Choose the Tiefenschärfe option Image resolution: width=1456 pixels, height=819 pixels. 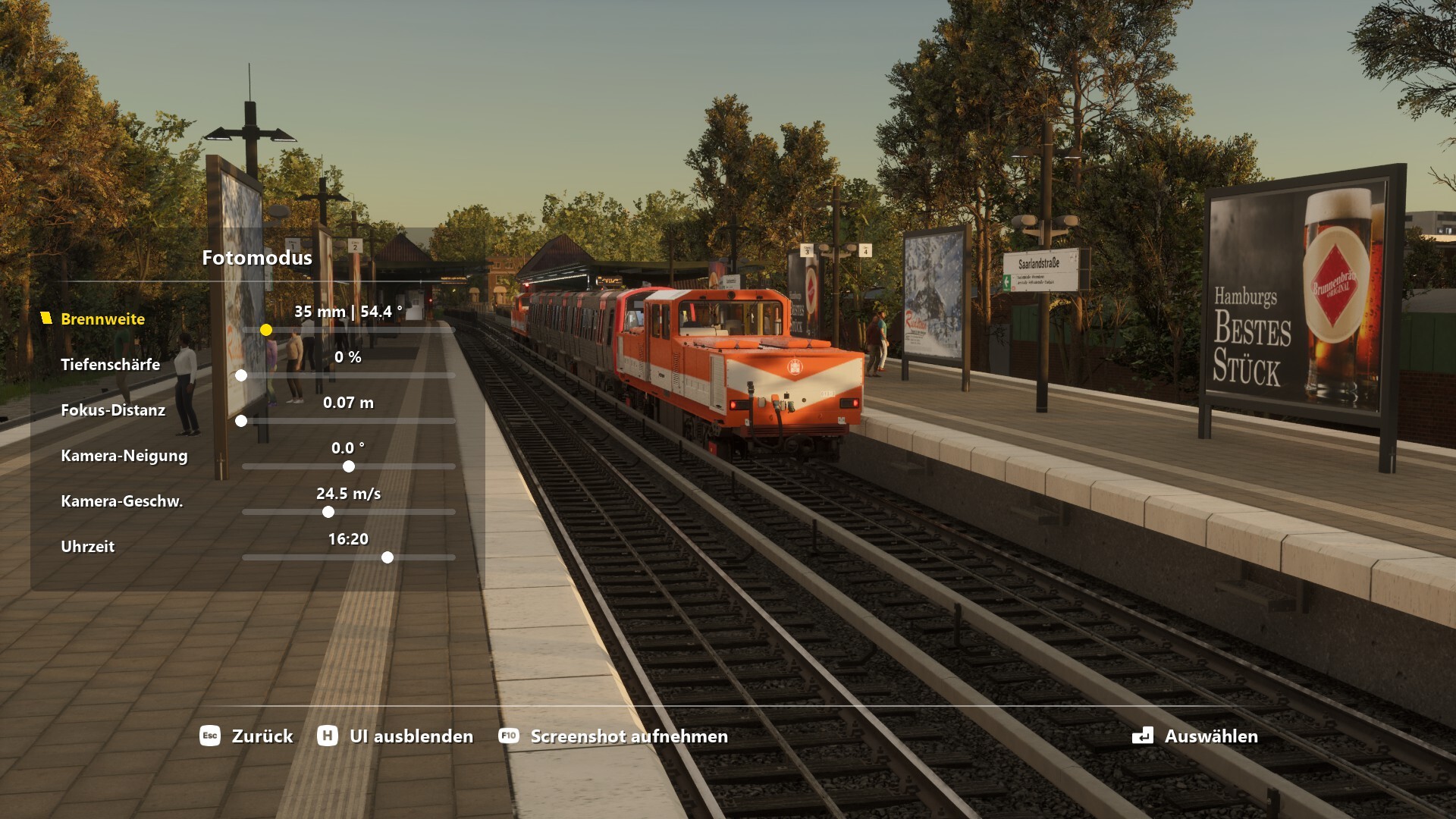(110, 365)
